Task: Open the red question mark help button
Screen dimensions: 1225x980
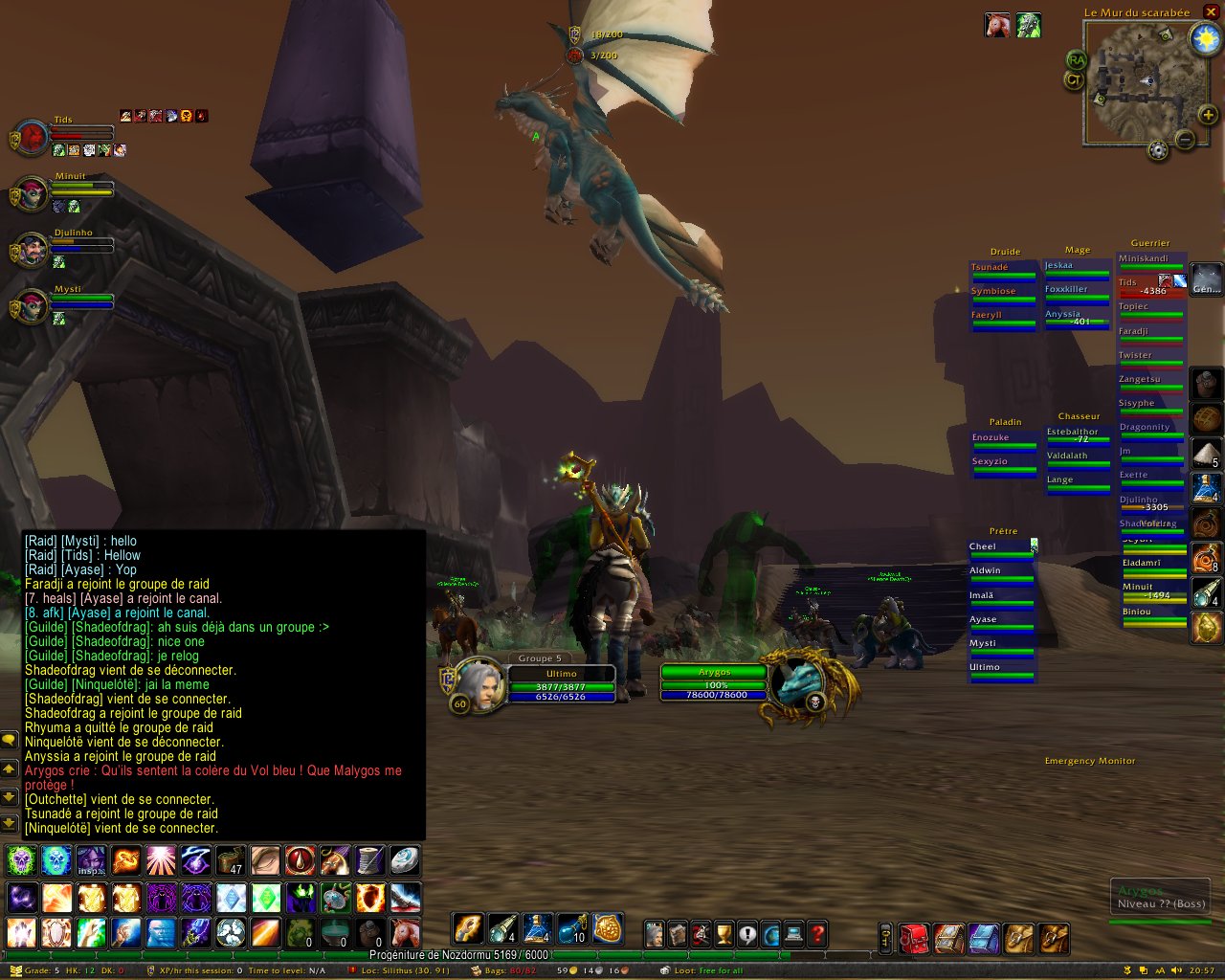Action: pos(817,933)
